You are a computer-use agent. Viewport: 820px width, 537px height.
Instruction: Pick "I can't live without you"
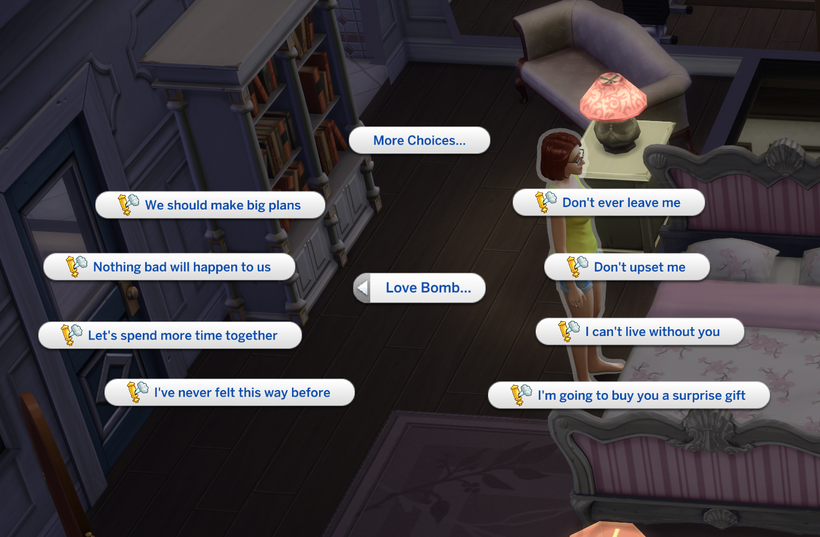pos(640,332)
